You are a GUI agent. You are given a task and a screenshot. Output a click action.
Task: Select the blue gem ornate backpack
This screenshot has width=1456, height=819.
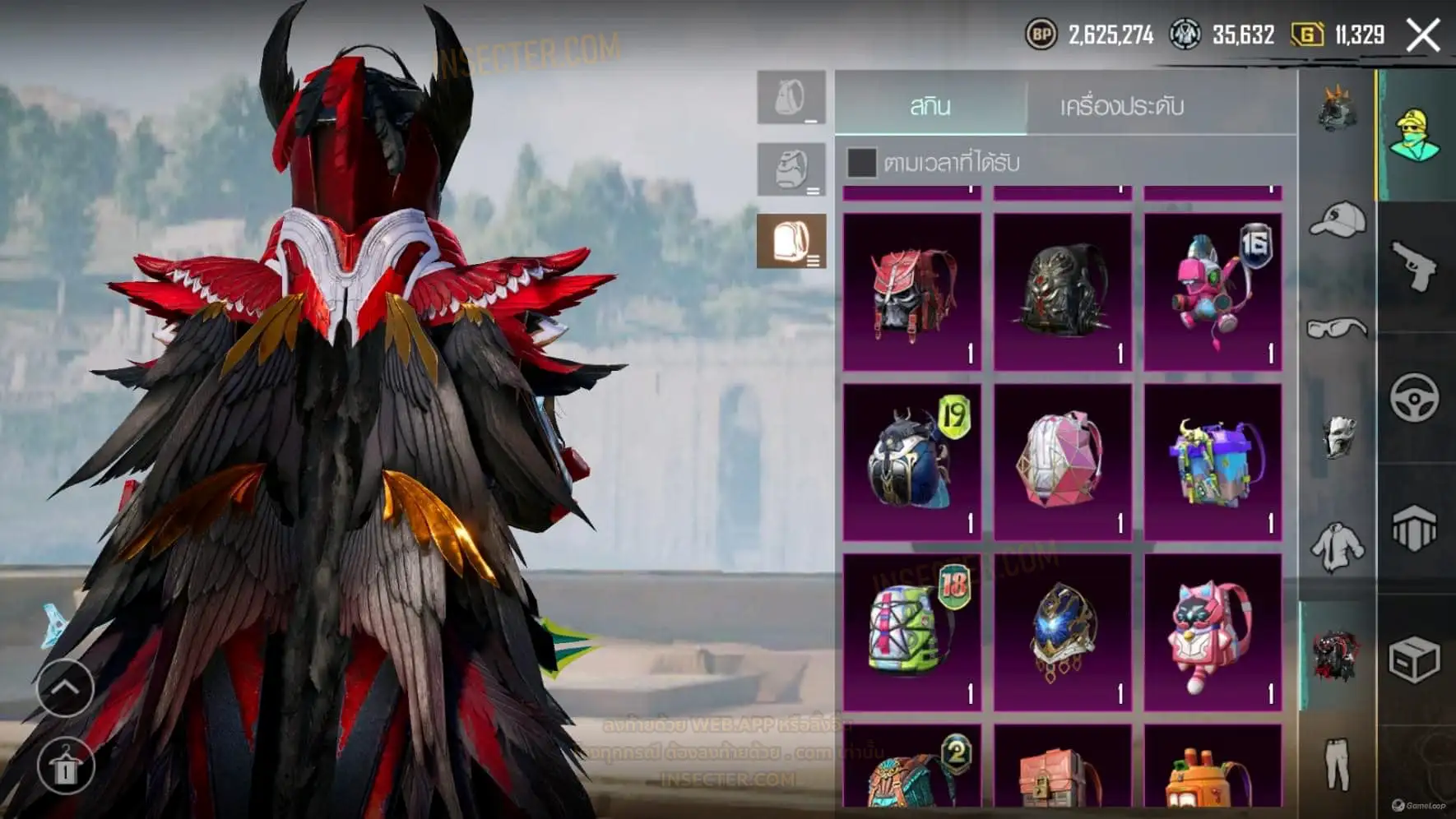pos(1062,632)
